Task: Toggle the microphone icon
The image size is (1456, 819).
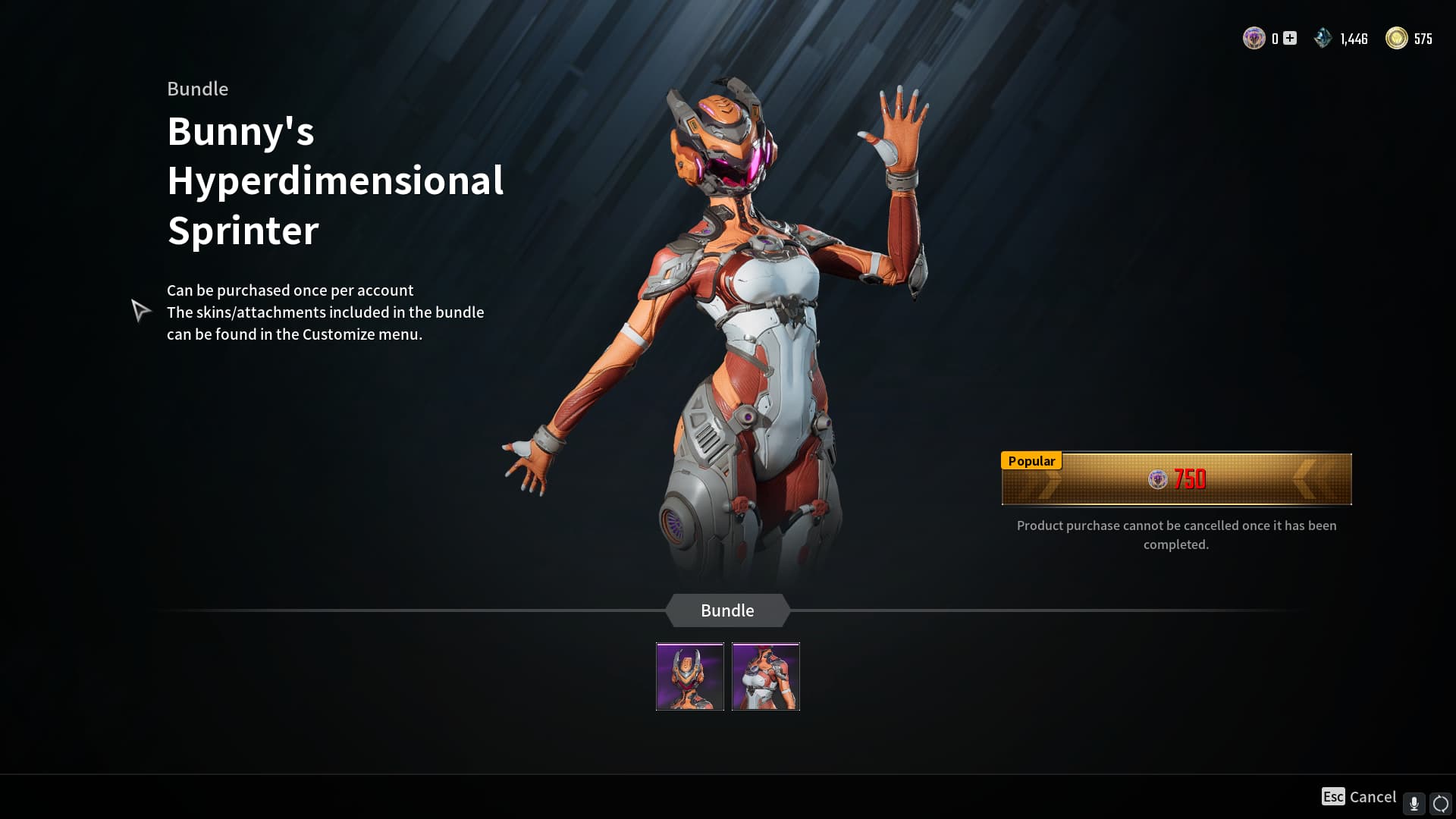Action: (1414, 803)
